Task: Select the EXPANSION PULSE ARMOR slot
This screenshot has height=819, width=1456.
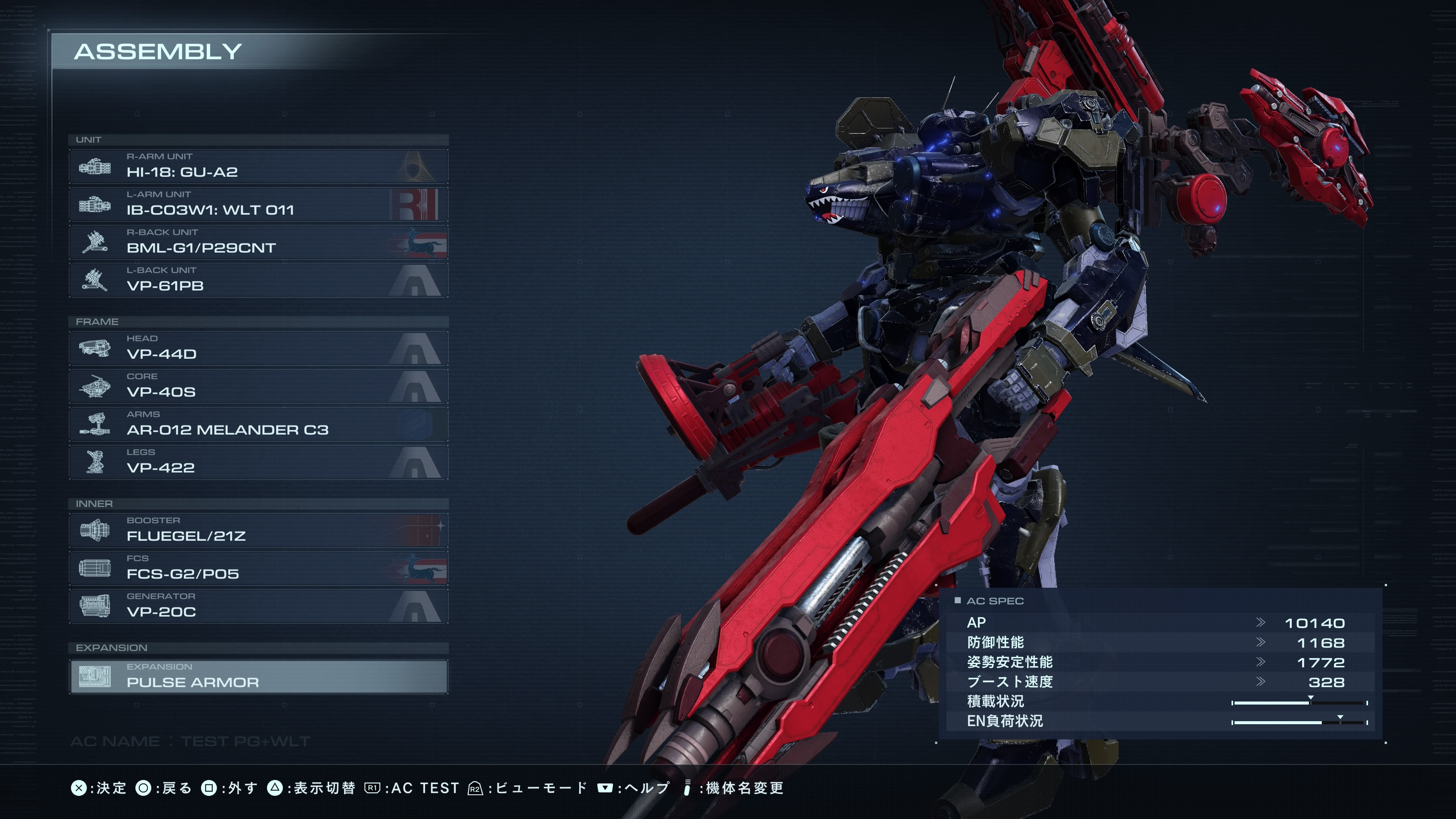Action: [258, 676]
